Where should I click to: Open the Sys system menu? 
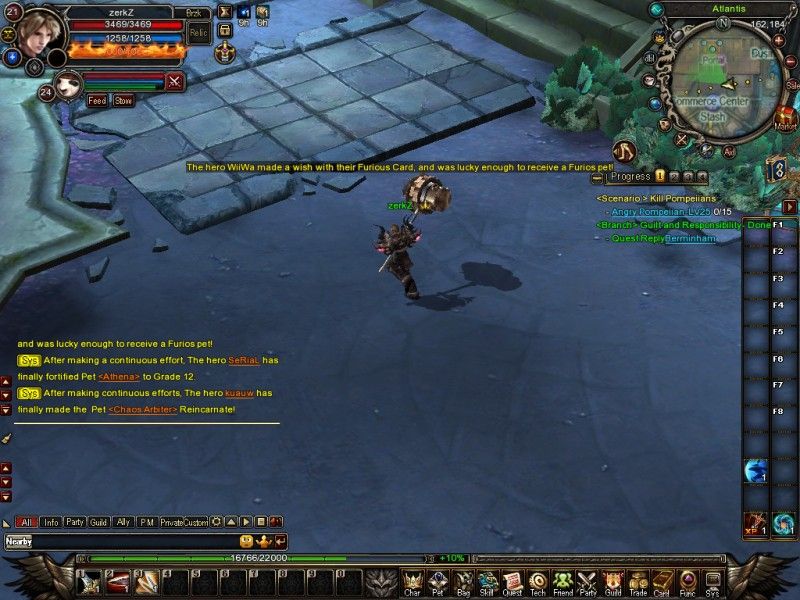tap(712, 583)
